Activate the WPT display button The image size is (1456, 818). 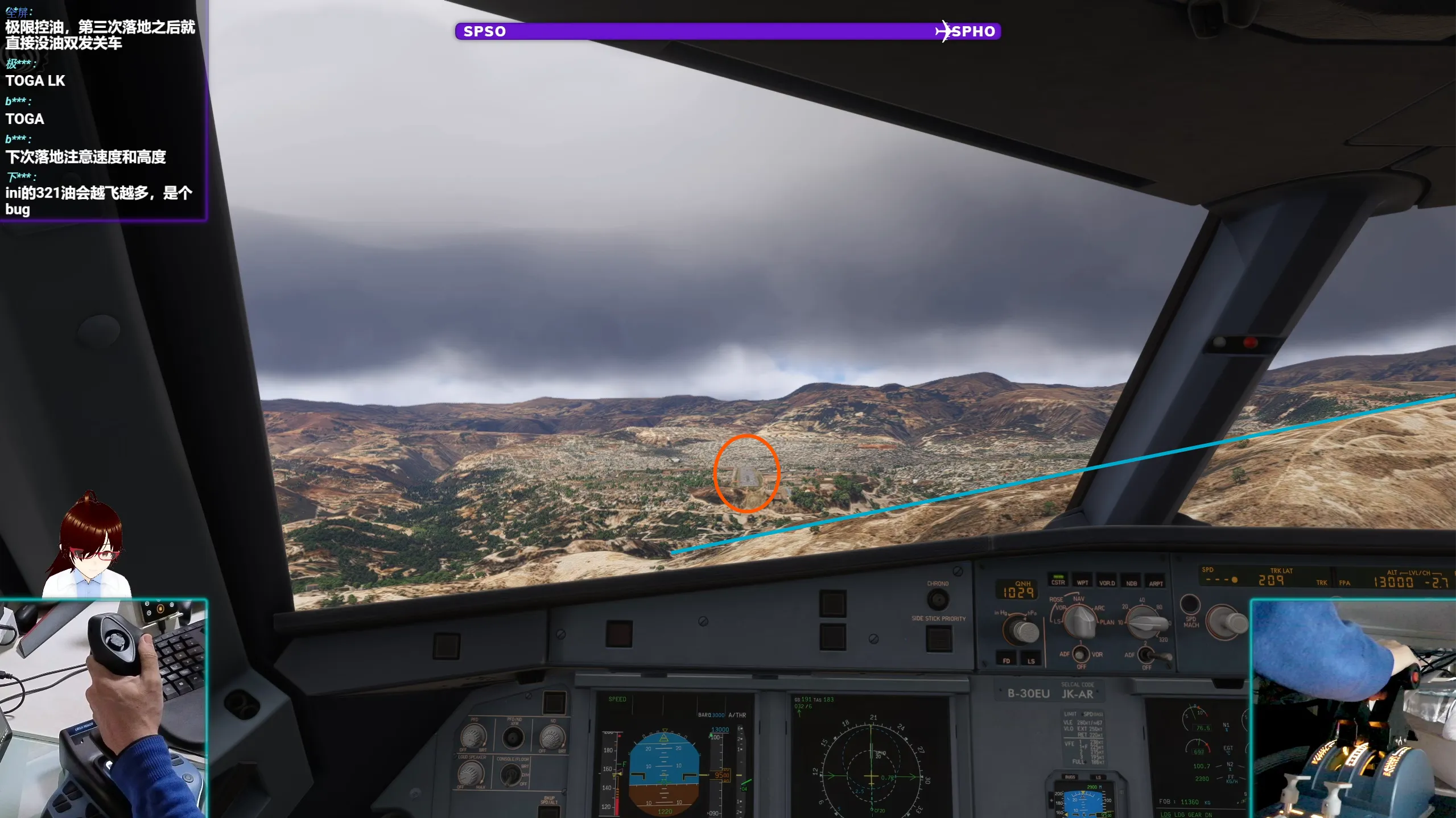[1082, 582]
